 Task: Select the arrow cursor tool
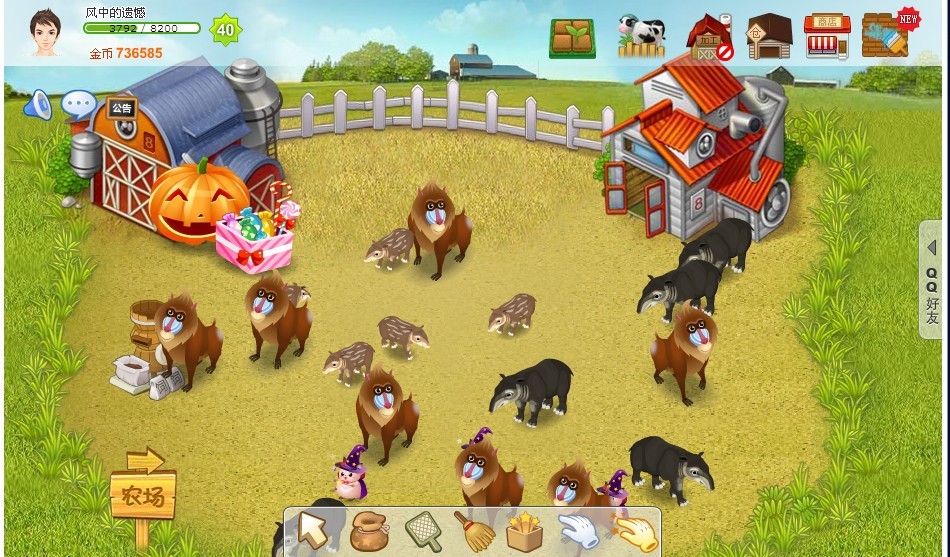(314, 531)
